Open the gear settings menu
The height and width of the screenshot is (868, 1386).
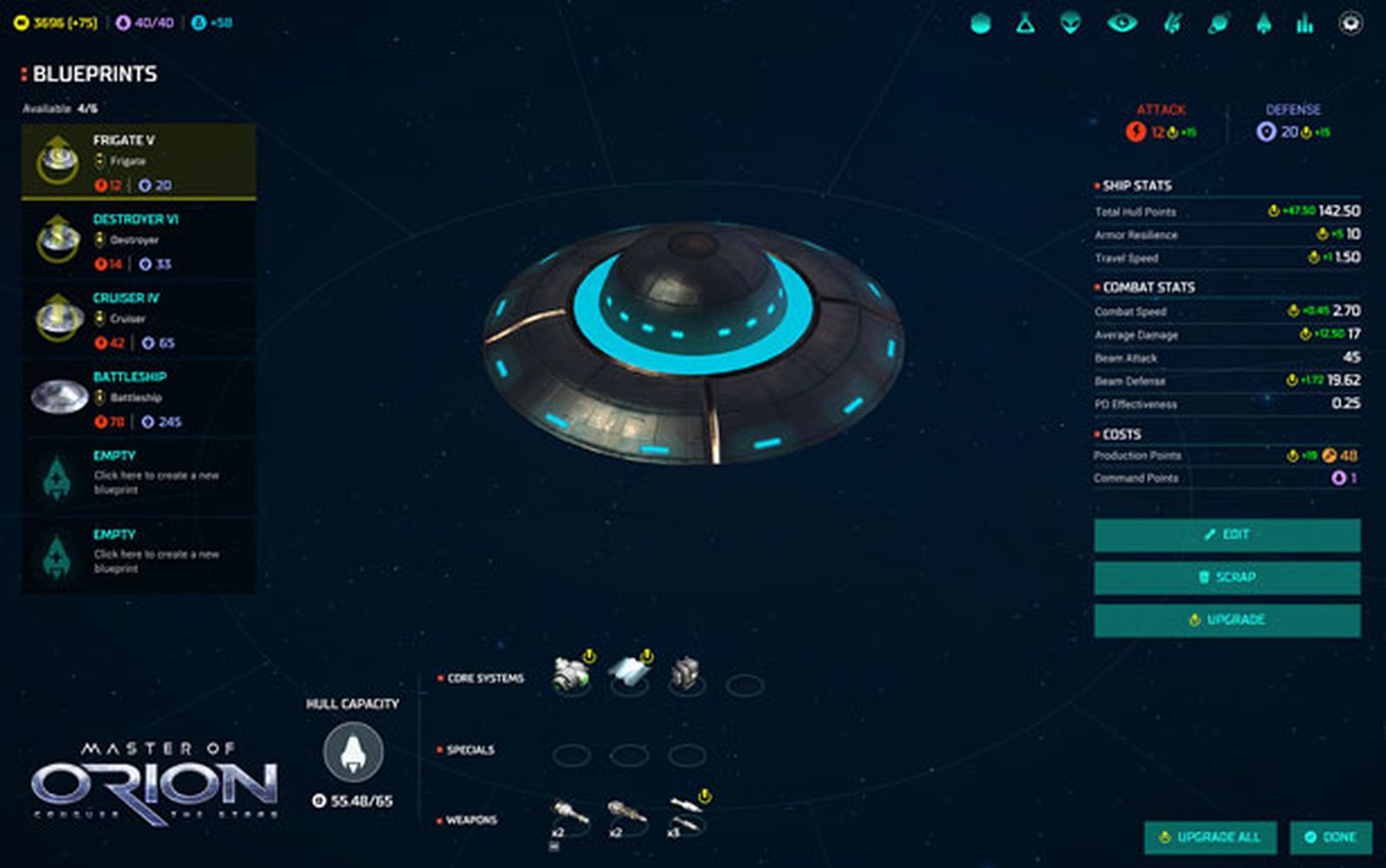coord(1350,23)
